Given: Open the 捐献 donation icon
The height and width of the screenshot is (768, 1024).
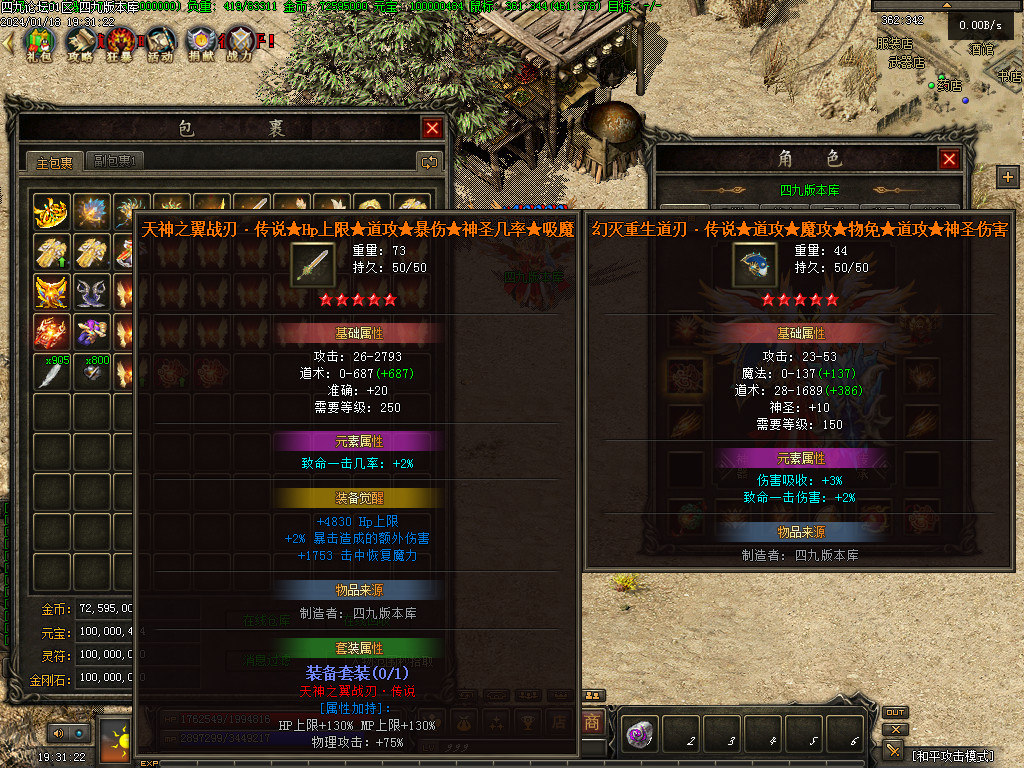Looking at the screenshot, I should (x=201, y=43).
